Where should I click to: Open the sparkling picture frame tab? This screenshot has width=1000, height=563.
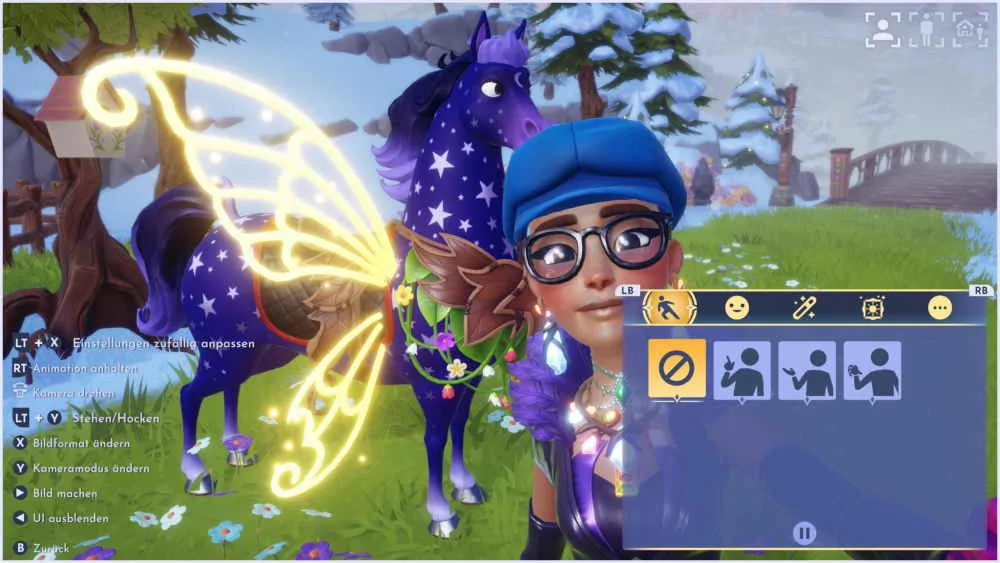pos(872,308)
